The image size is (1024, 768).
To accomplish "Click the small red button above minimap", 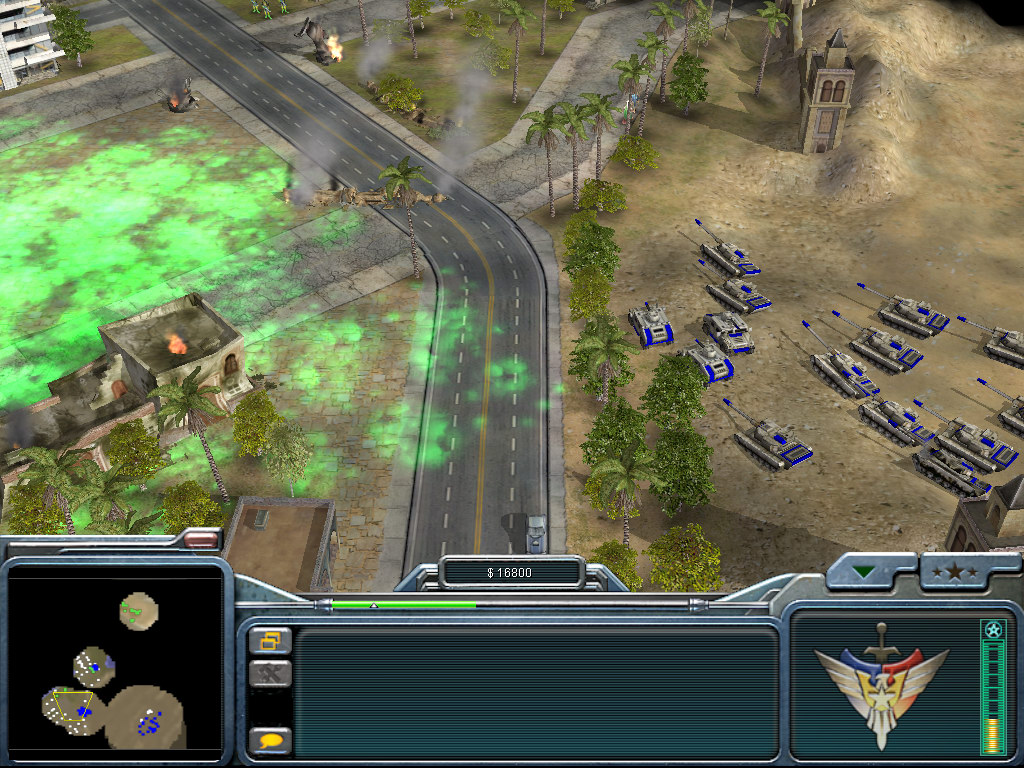I will click(200, 540).
